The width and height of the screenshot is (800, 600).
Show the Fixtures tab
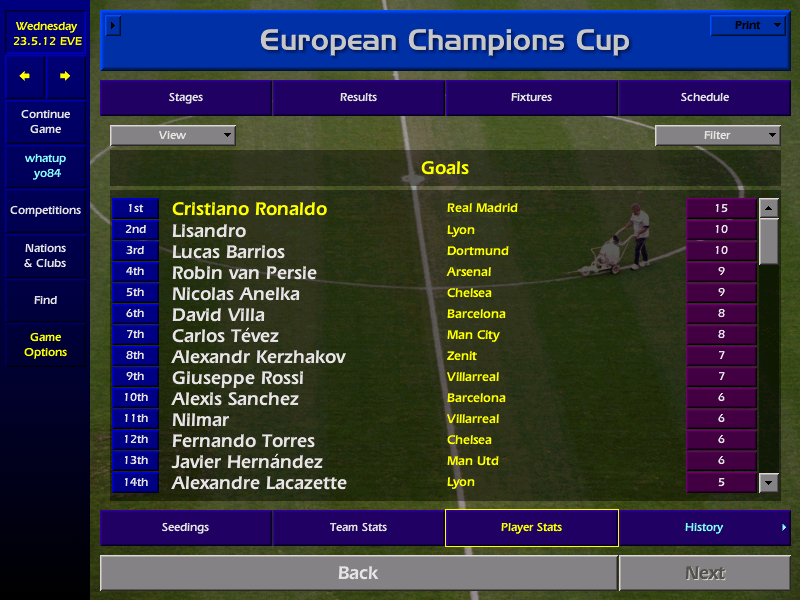pos(531,98)
